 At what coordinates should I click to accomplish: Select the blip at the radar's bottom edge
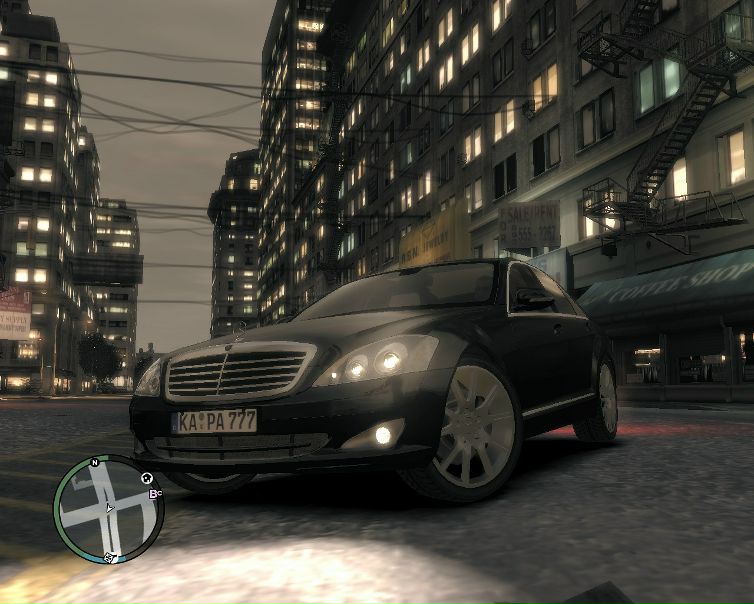click(110, 556)
